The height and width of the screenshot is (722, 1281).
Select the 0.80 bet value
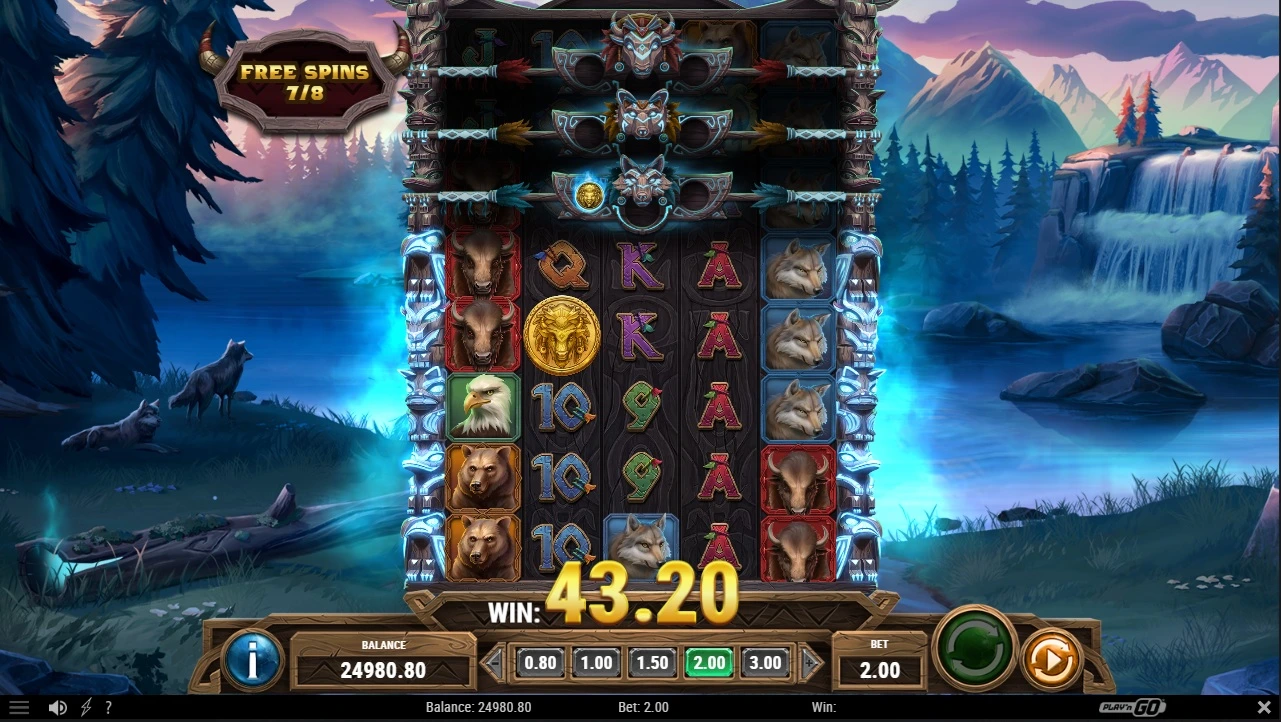pos(540,662)
